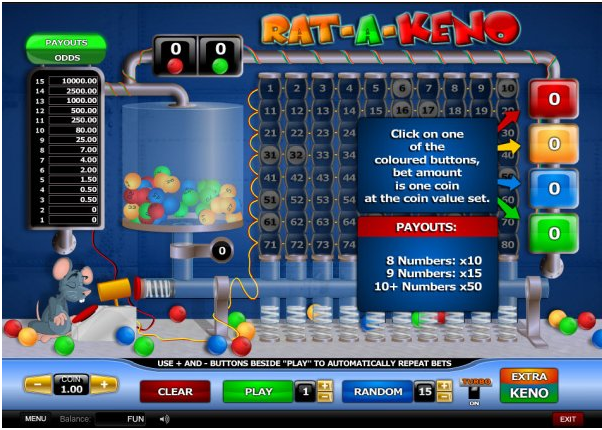
Task: Clear all selected keno numbers
Action: point(175,391)
